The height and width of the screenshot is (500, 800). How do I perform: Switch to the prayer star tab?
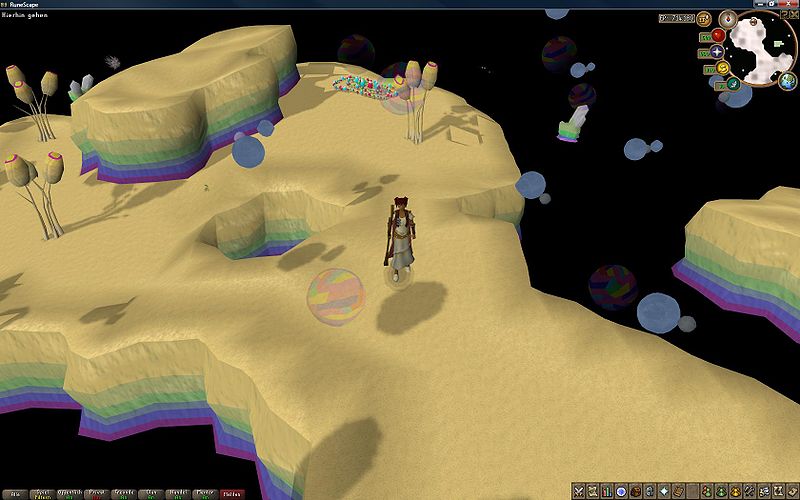pyautogui.click(x=665, y=490)
